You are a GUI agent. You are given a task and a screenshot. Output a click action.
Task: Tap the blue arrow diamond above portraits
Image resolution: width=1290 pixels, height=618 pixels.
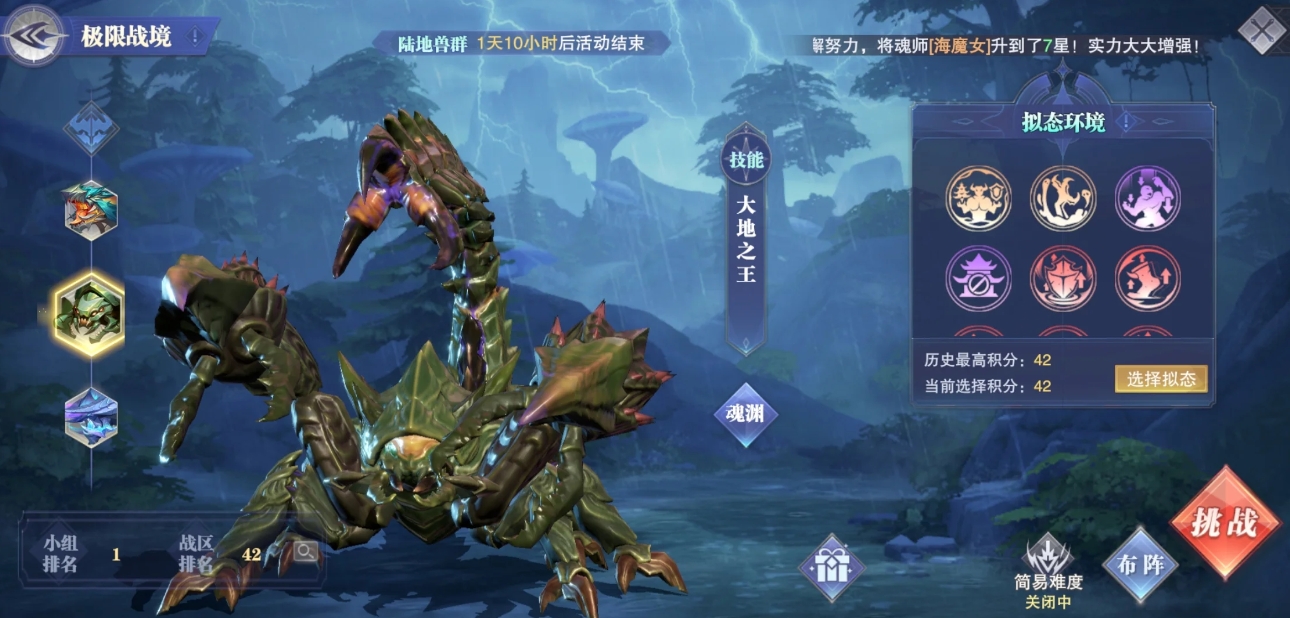pyautogui.click(x=91, y=128)
